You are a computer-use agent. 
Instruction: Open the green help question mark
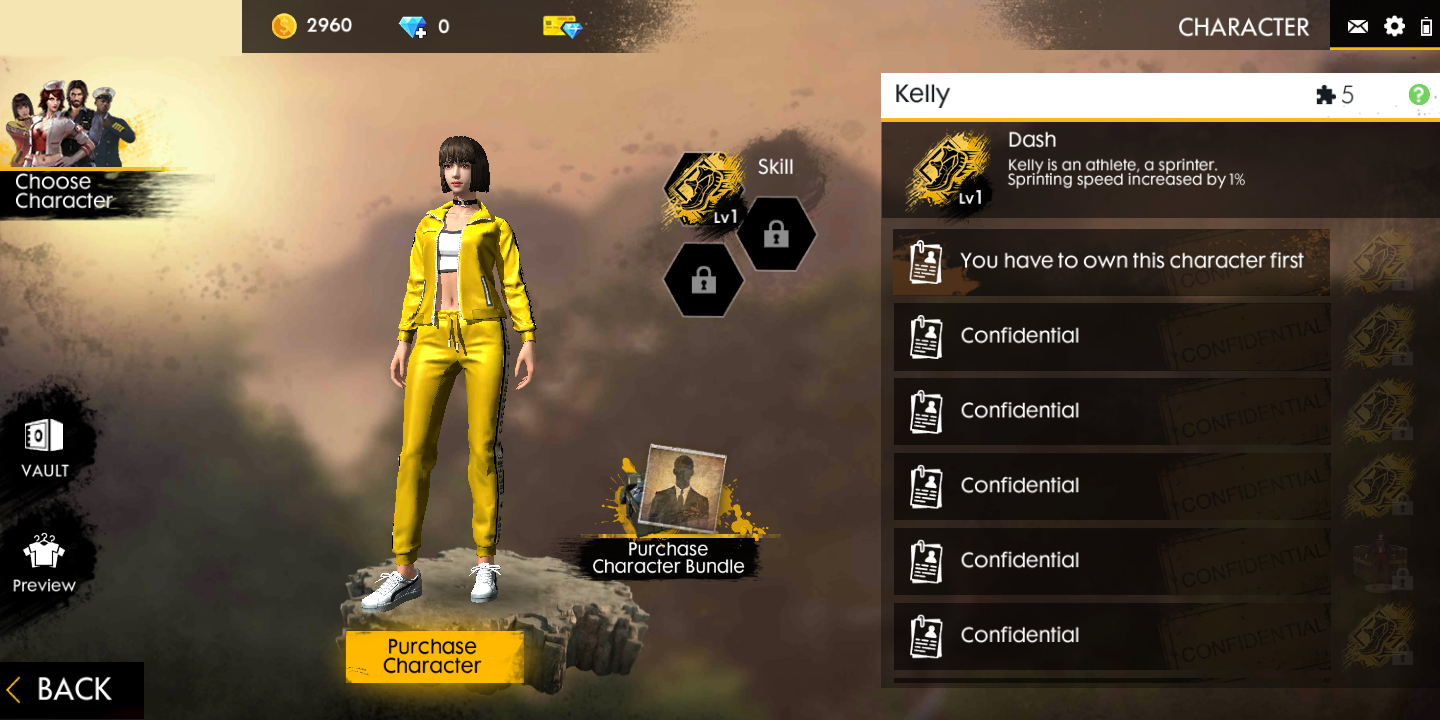pos(1417,94)
